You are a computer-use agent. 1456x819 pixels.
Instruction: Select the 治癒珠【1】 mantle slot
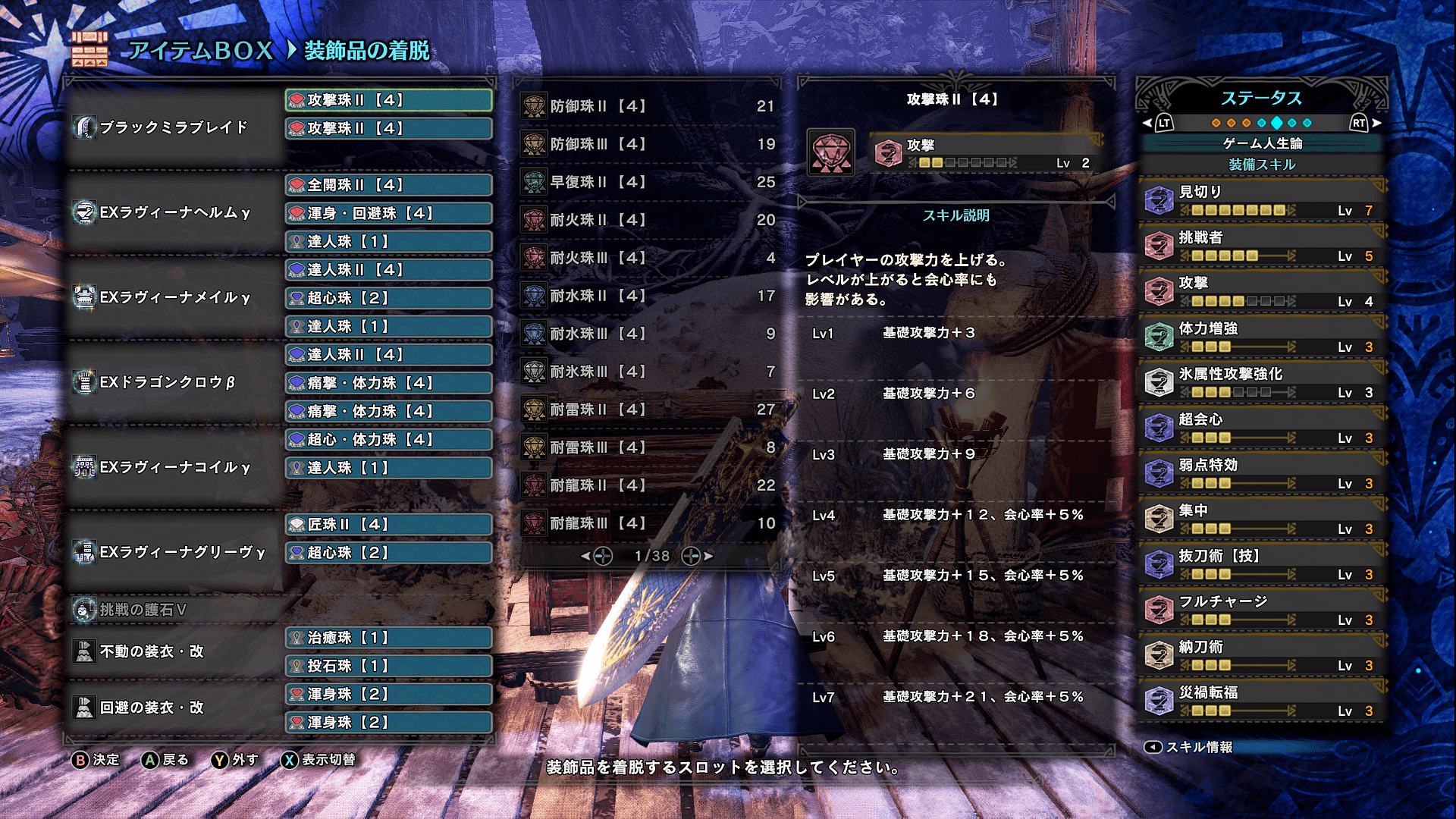point(388,638)
